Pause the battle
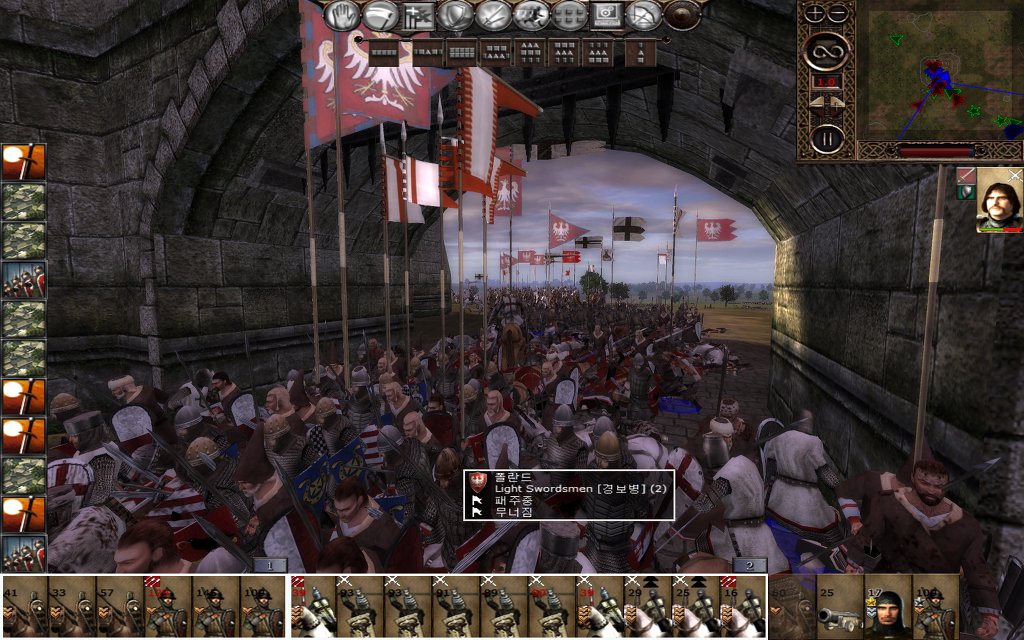The image size is (1024, 640). click(x=827, y=137)
